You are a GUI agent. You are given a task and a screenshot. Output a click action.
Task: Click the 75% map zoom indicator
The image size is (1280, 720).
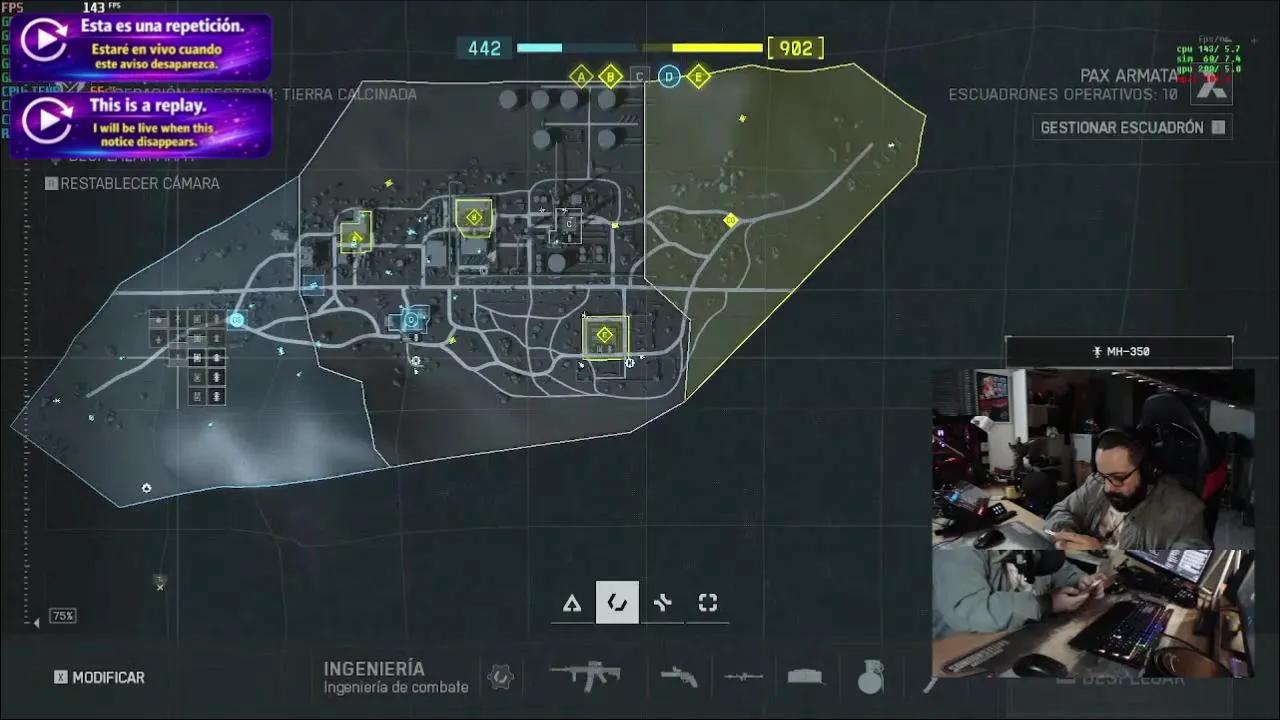tap(62, 615)
